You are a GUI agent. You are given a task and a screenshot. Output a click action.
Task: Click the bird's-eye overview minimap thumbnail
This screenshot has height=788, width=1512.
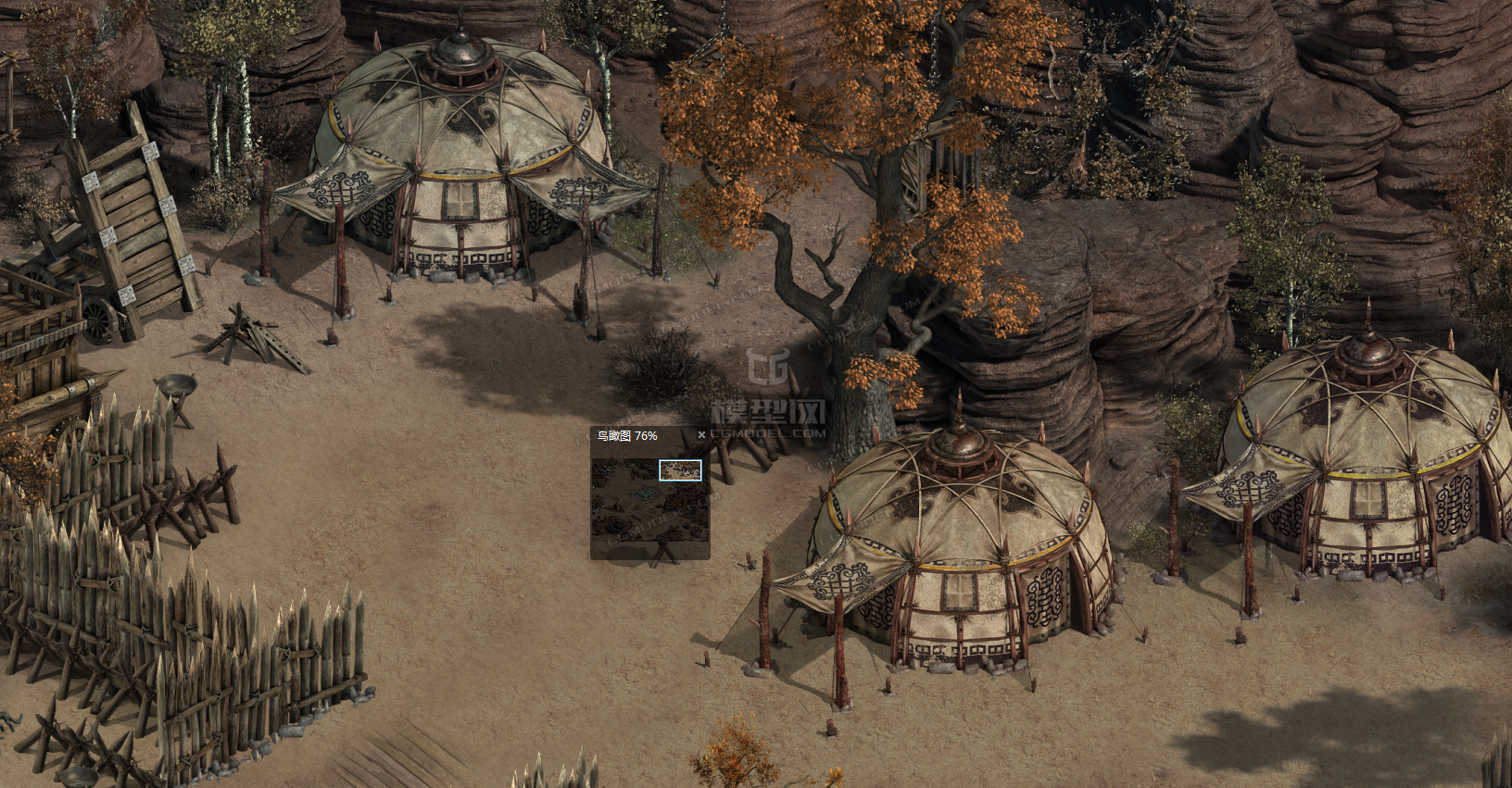(650, 500)
